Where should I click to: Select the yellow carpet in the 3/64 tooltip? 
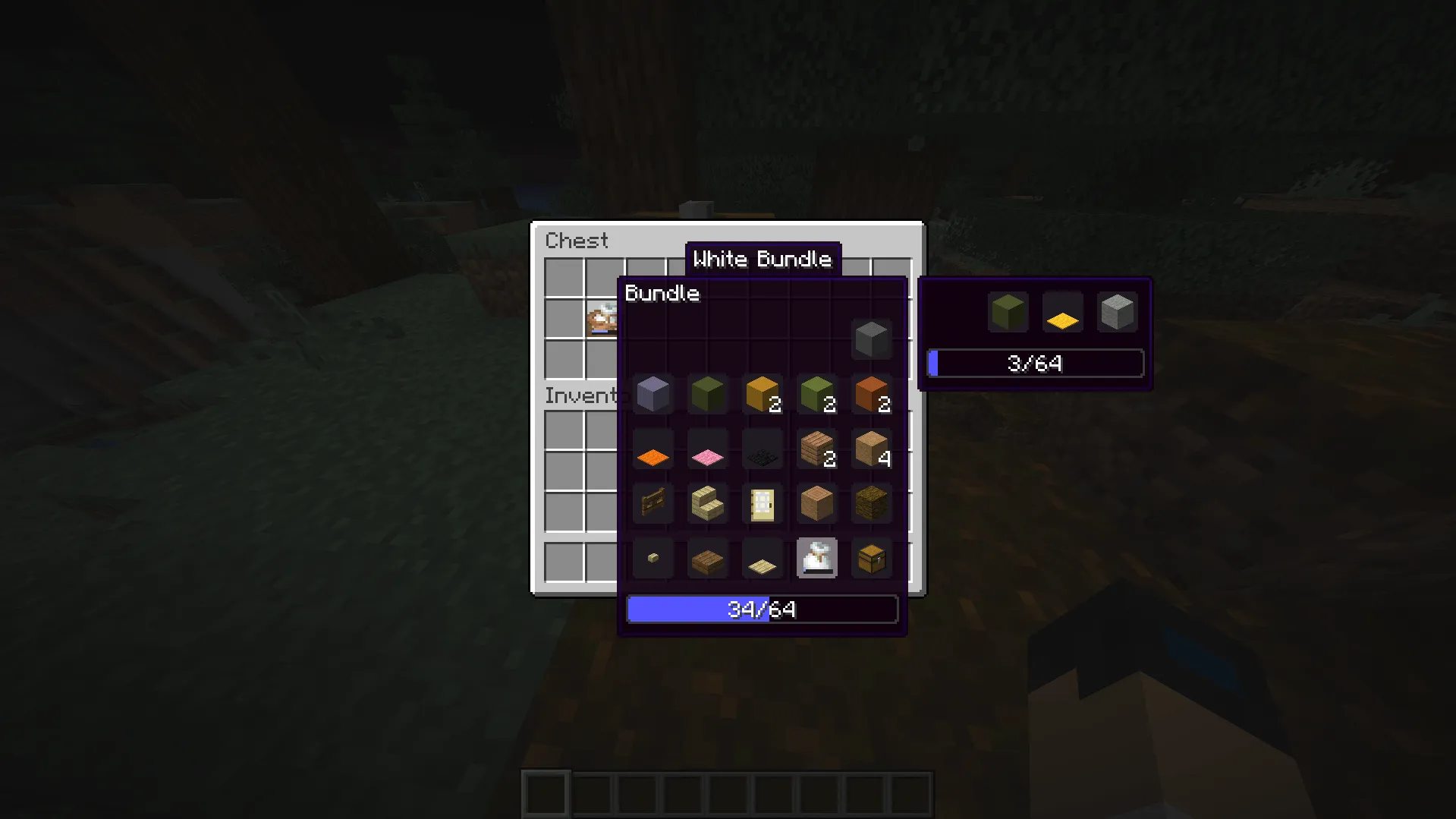[1061, 320]
